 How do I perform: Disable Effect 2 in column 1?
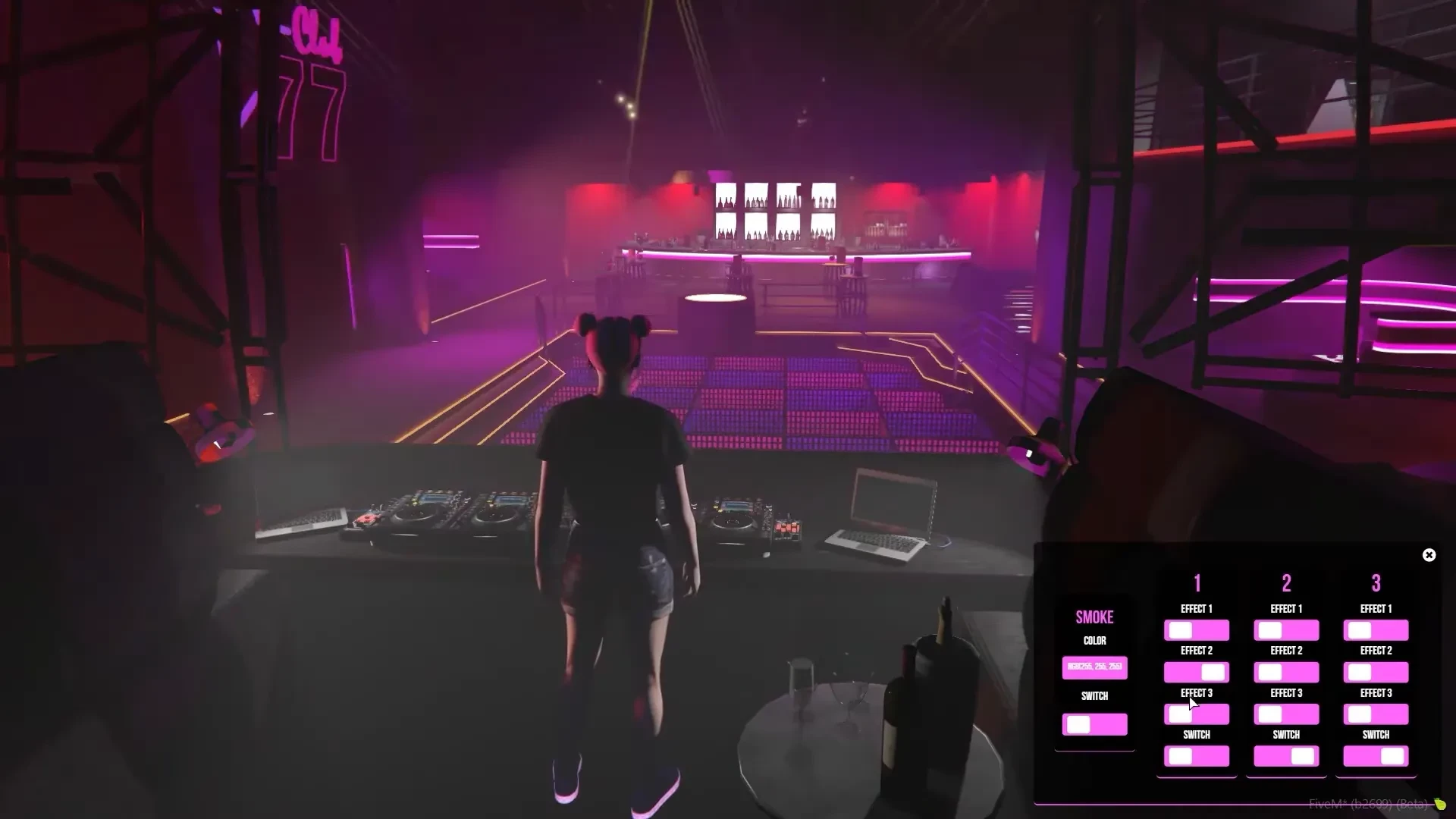1196,672
